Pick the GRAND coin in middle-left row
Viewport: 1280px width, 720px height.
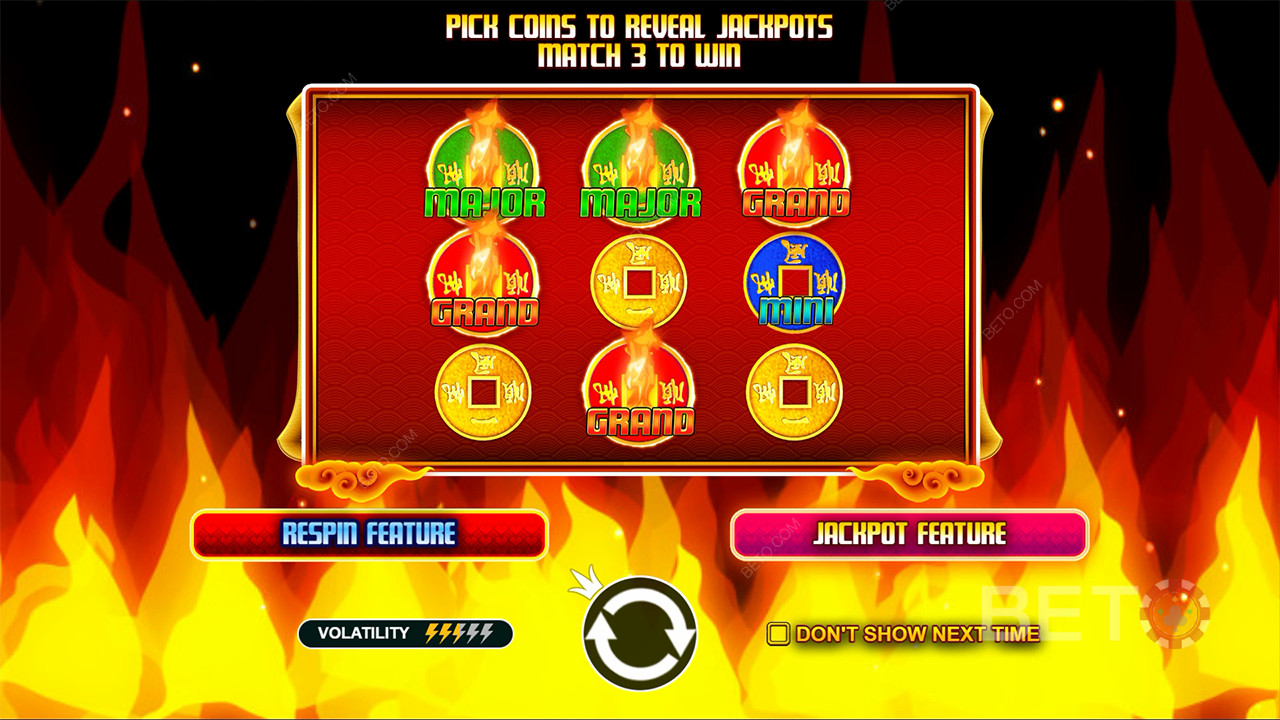(487, 280)
